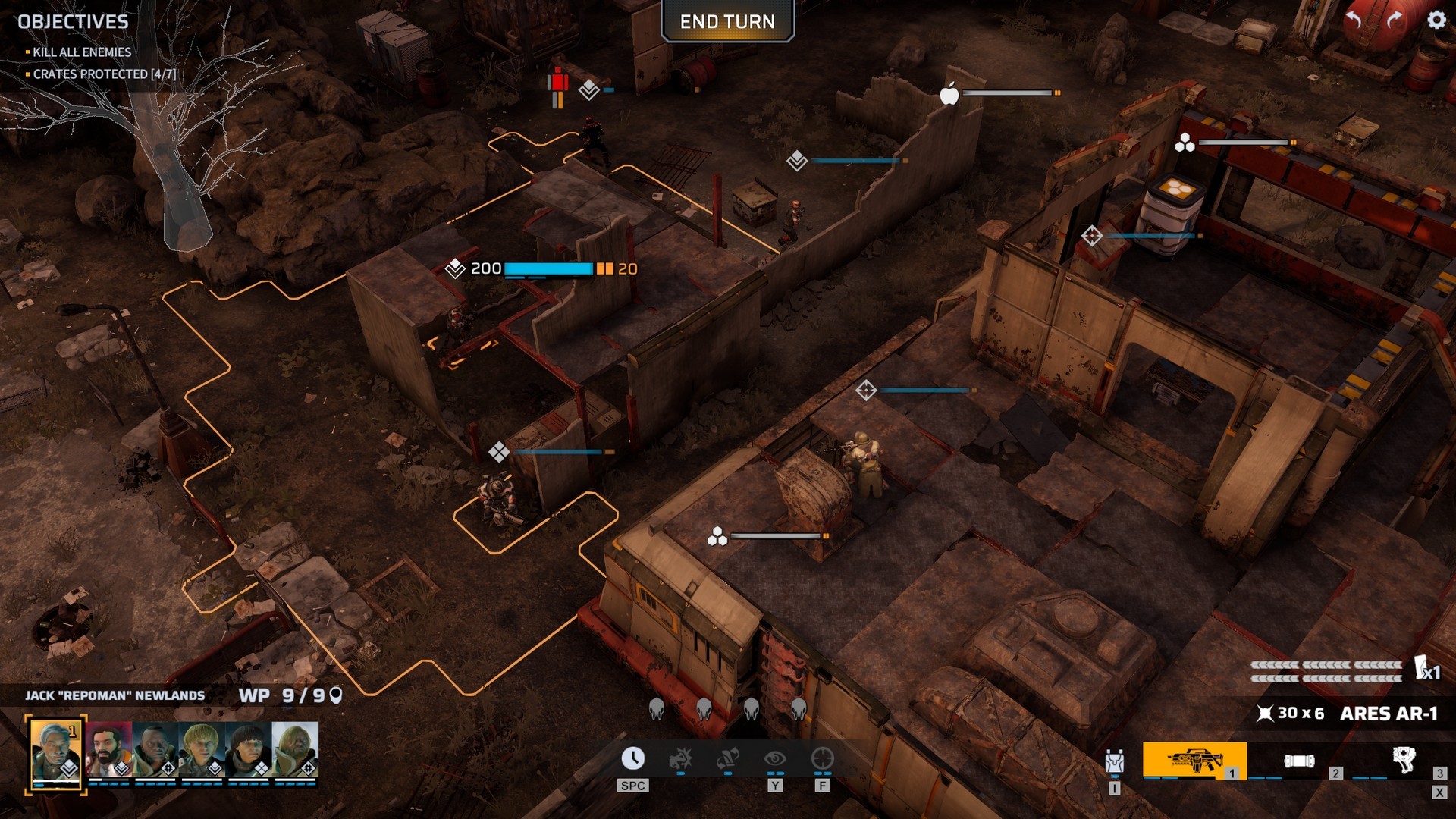Rotate camera with left curved arrow
The width and height of the screenshot is (1456, 819).
click(1354, 20)
